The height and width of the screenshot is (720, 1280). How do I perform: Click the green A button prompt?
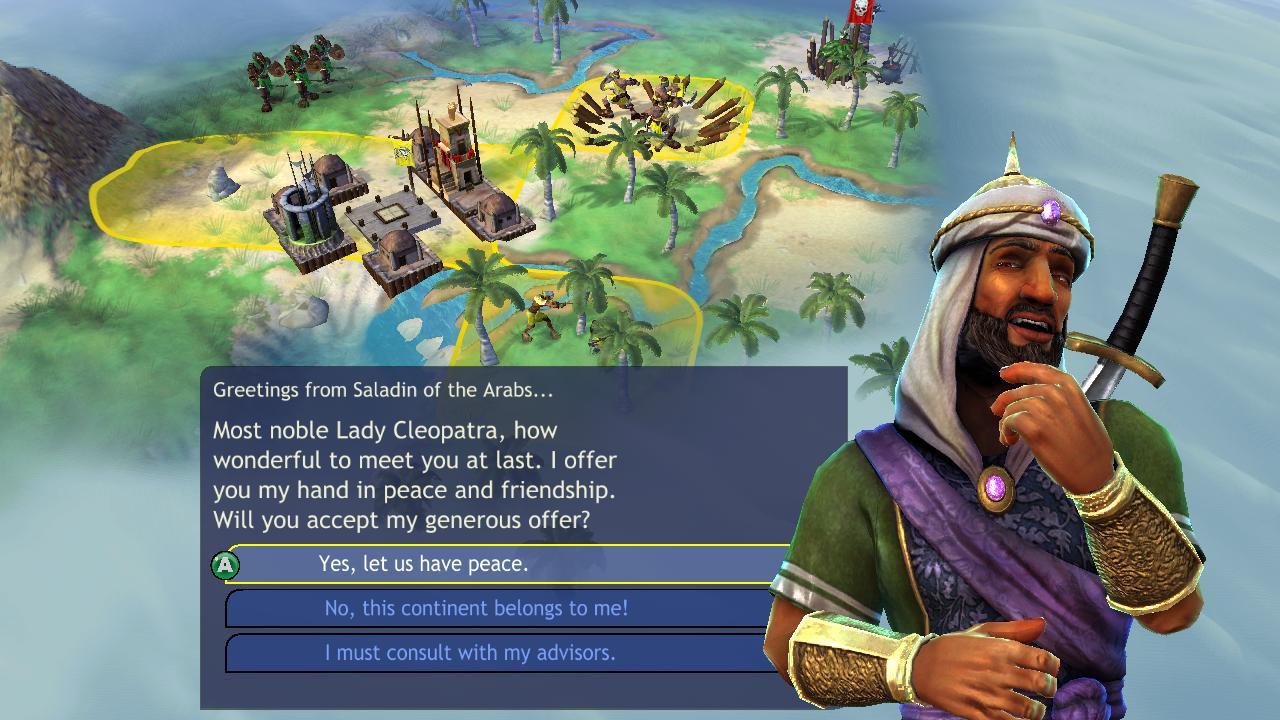228,564
